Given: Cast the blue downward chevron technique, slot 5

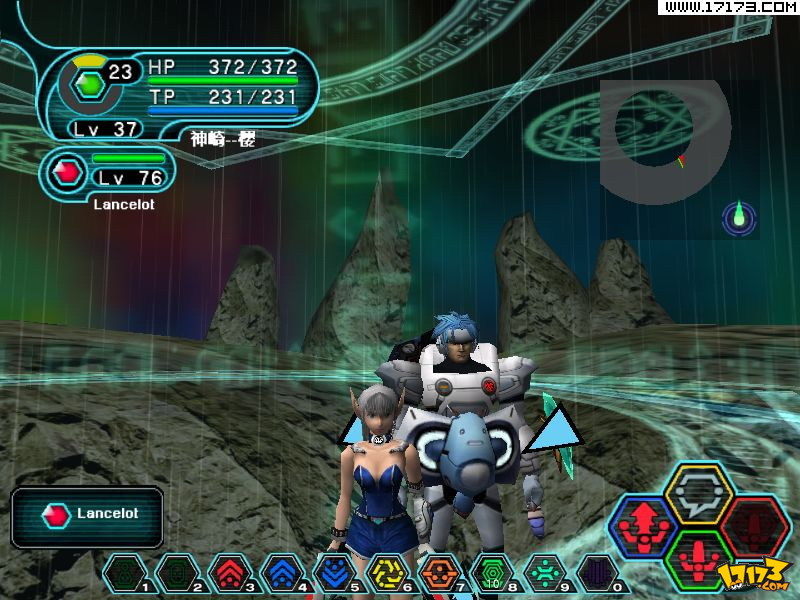Looking at the screenshot, I should click(334, 574).
